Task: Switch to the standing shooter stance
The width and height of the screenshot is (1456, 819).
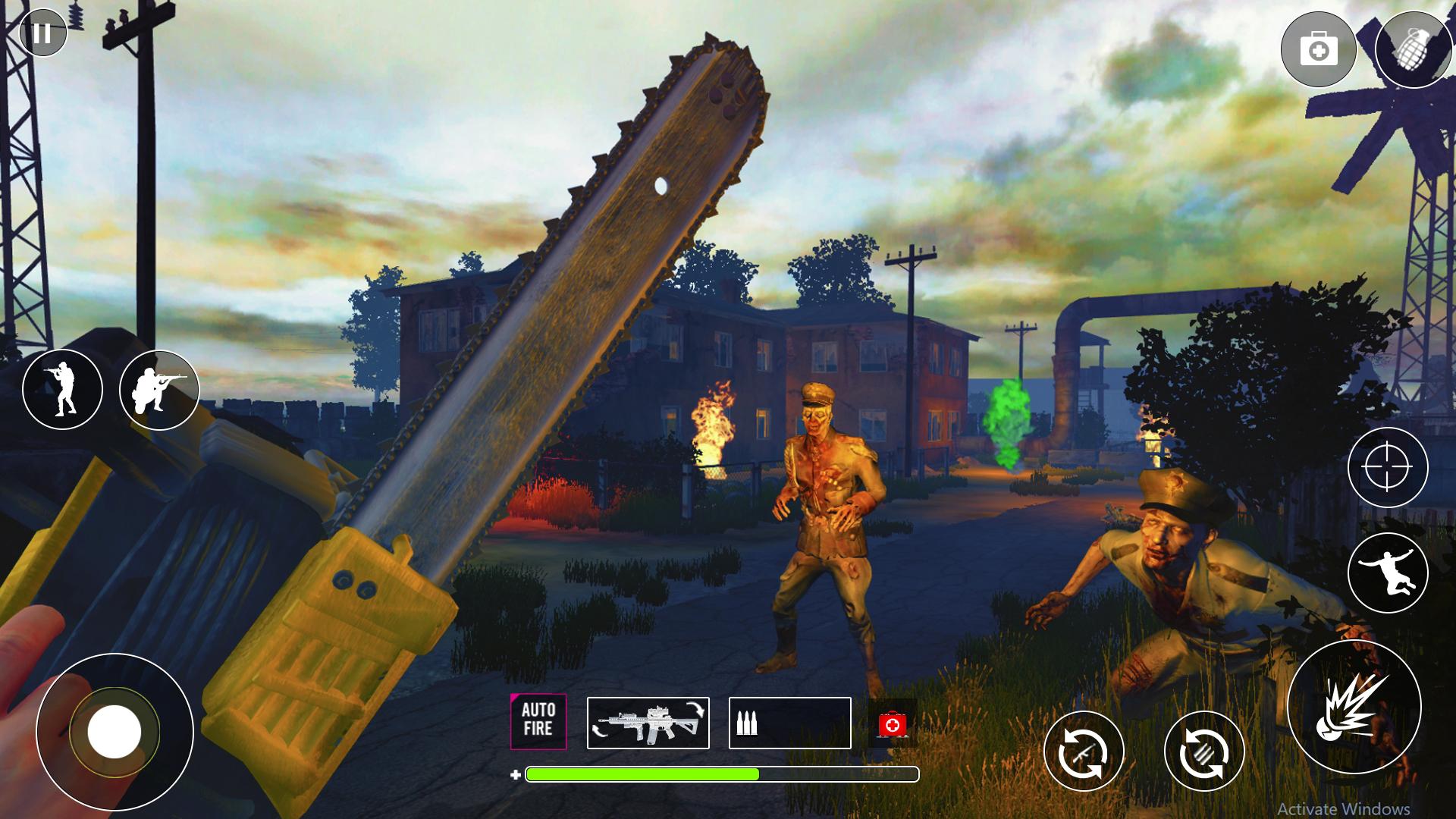Action: point(64,389)
